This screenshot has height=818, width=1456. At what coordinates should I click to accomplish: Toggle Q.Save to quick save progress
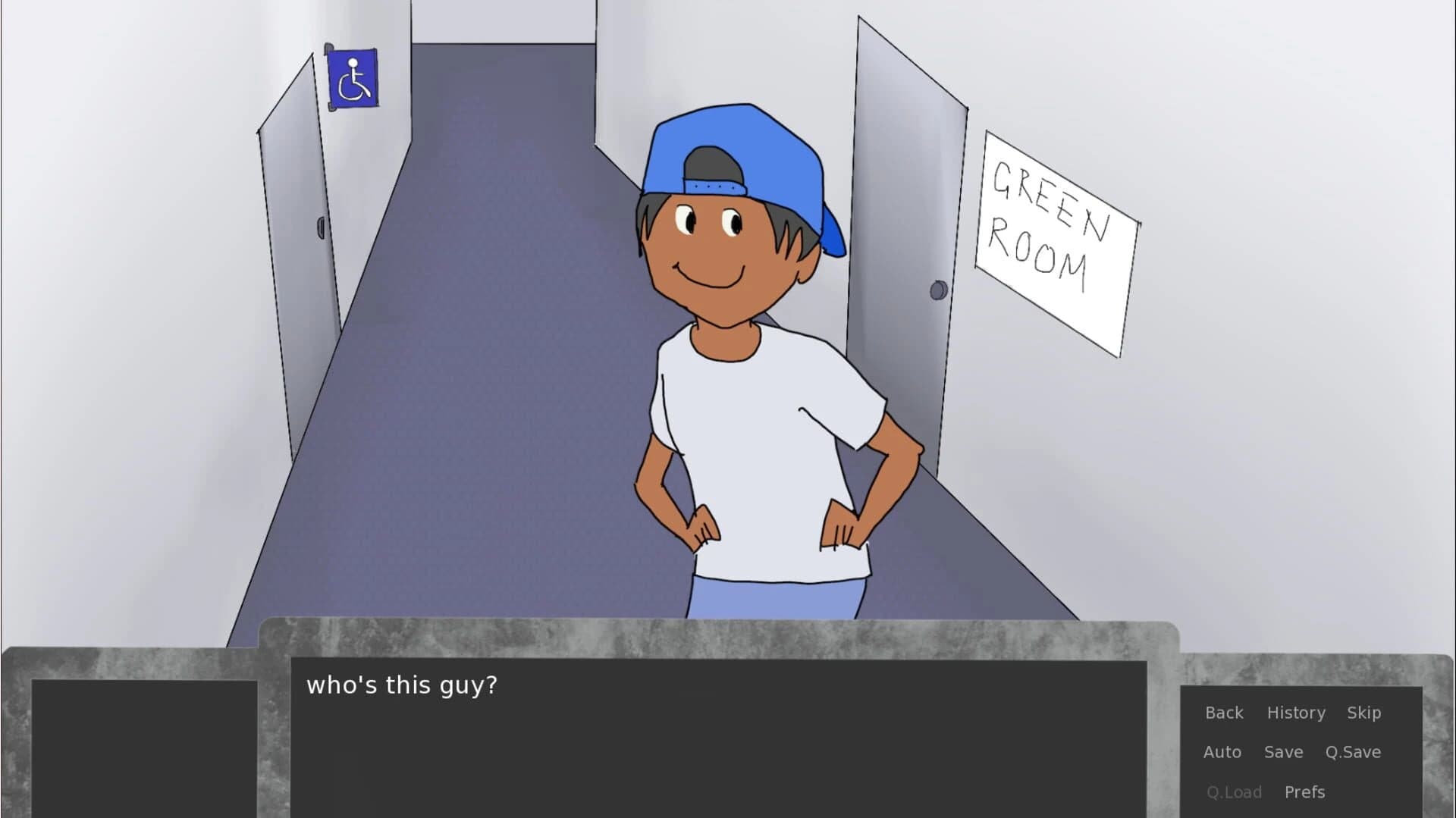click(x=1353, y=752)
